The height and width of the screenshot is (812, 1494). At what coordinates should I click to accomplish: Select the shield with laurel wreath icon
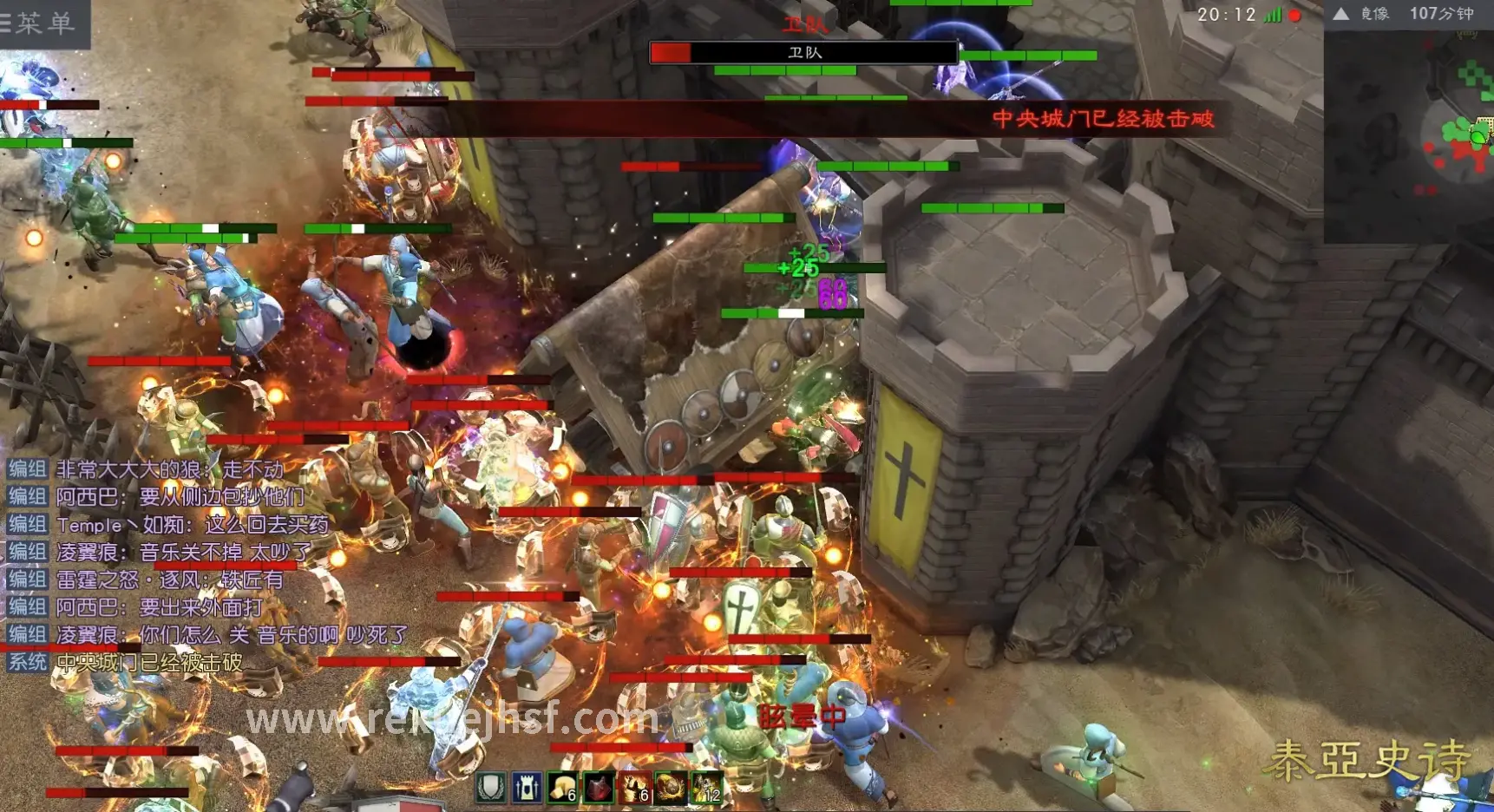pyautogui.click(x=491, y=787)
